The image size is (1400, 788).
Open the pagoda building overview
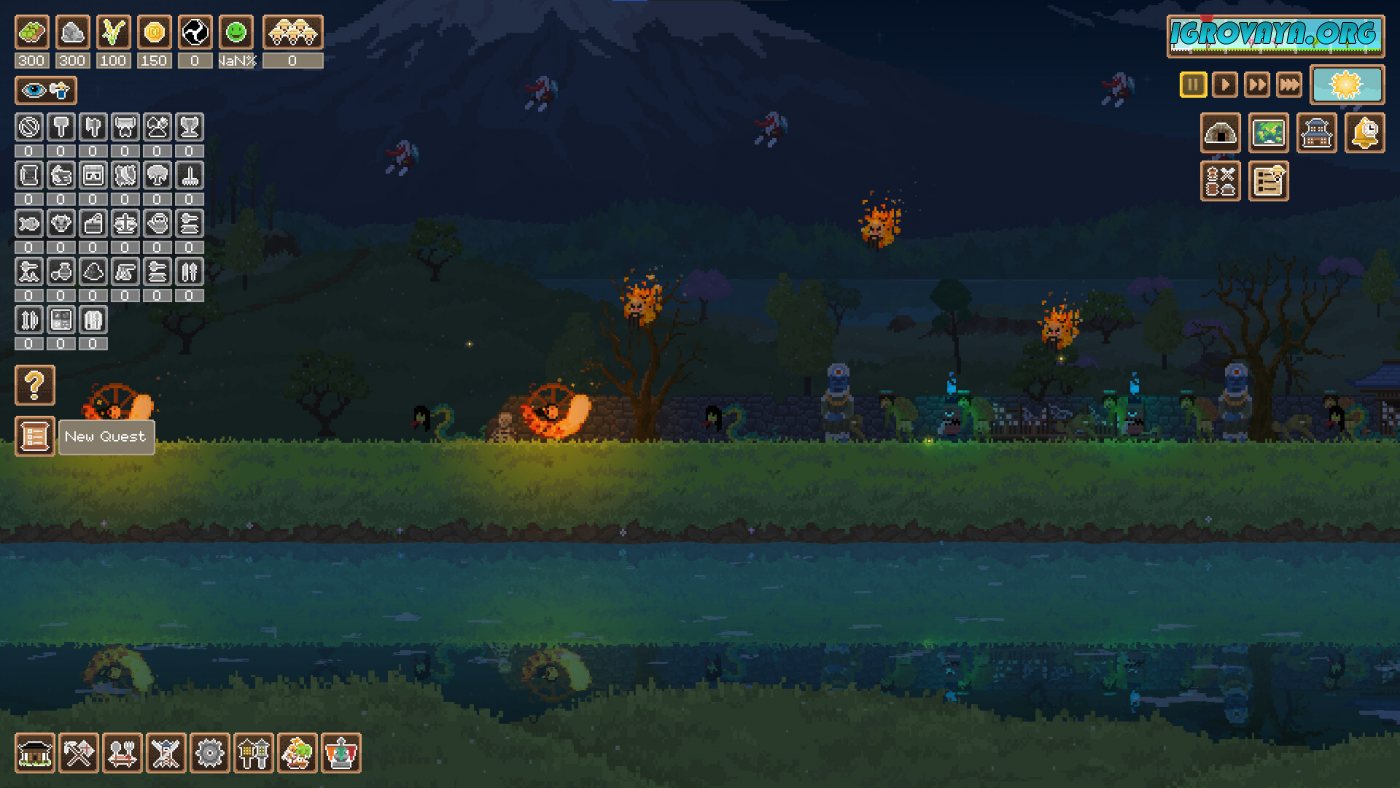(1317, 133)
